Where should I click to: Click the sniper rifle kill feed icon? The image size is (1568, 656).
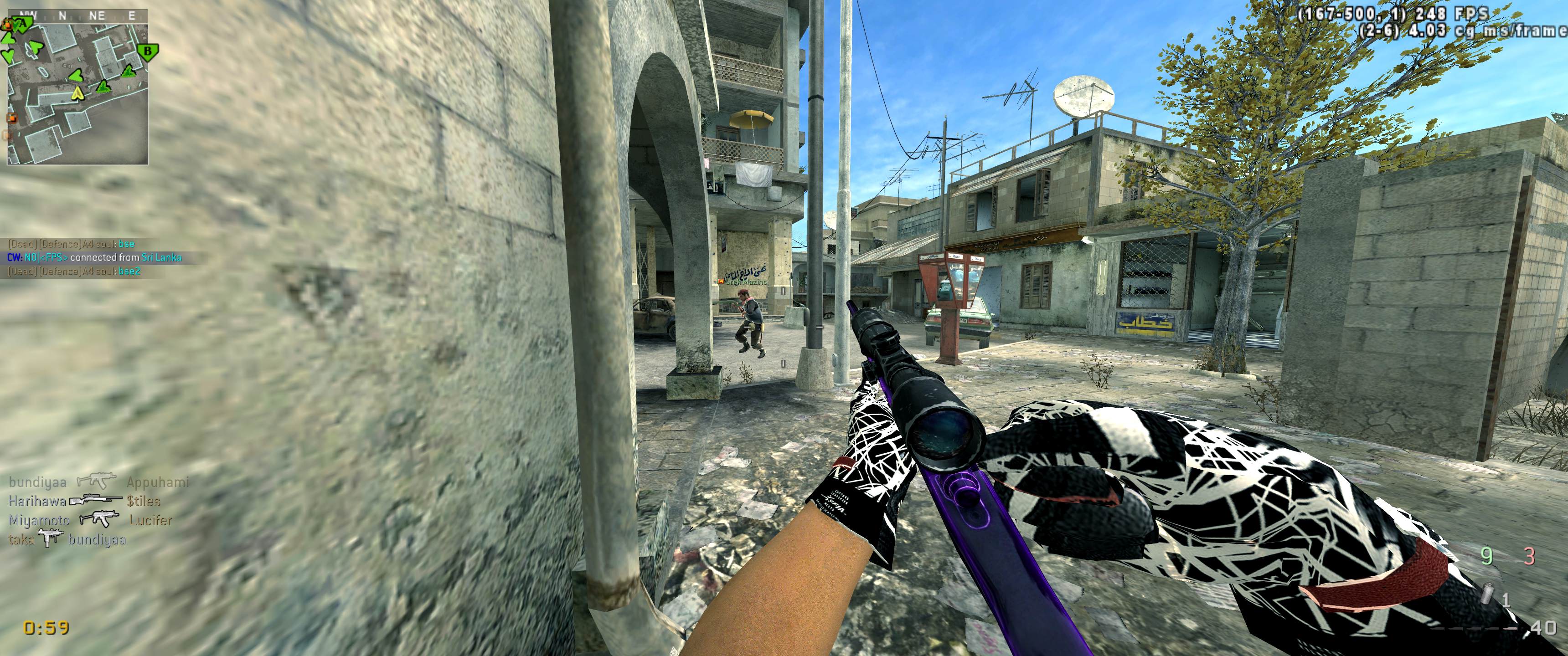(96, 501)
